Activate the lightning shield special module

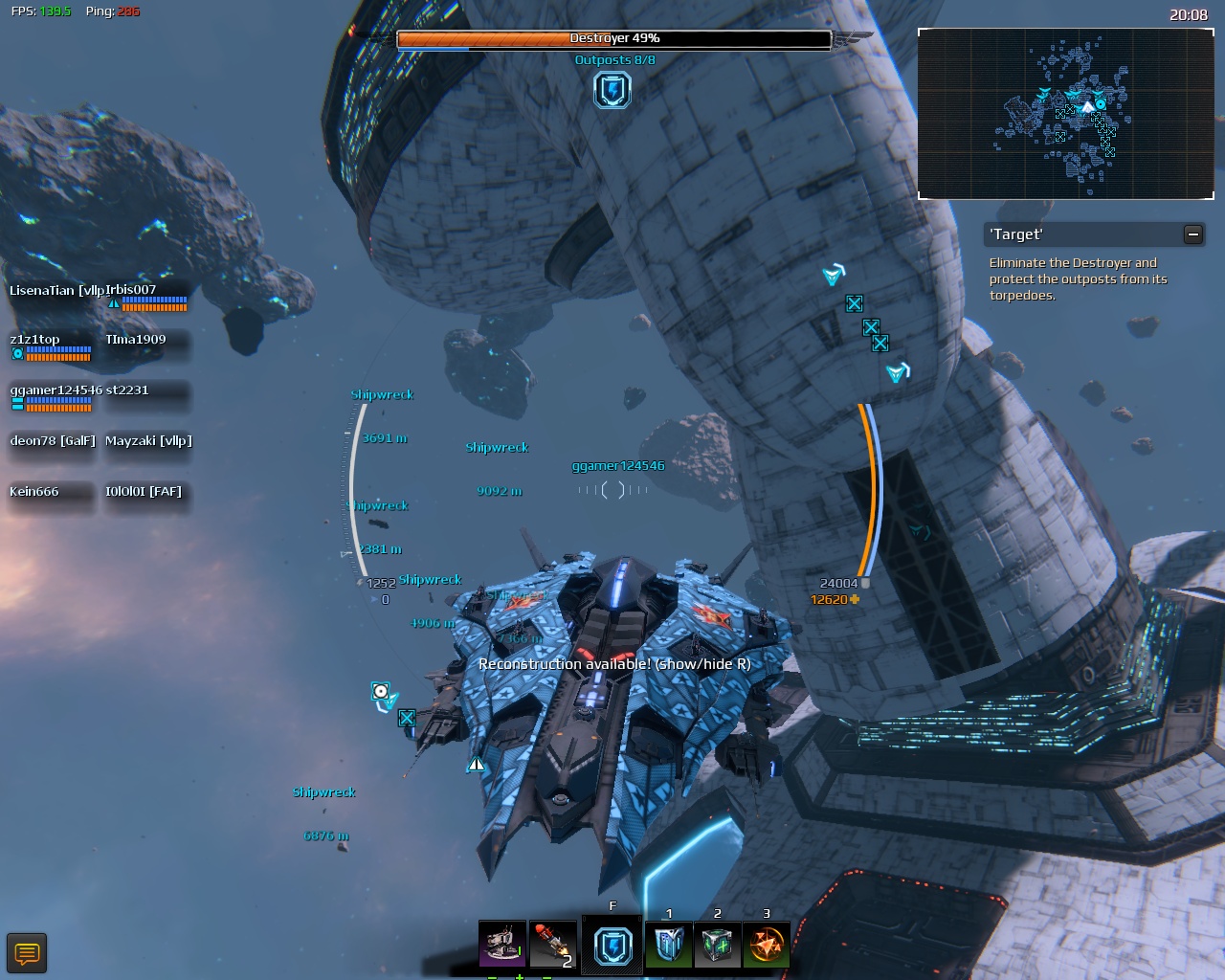tap(612, 945)
